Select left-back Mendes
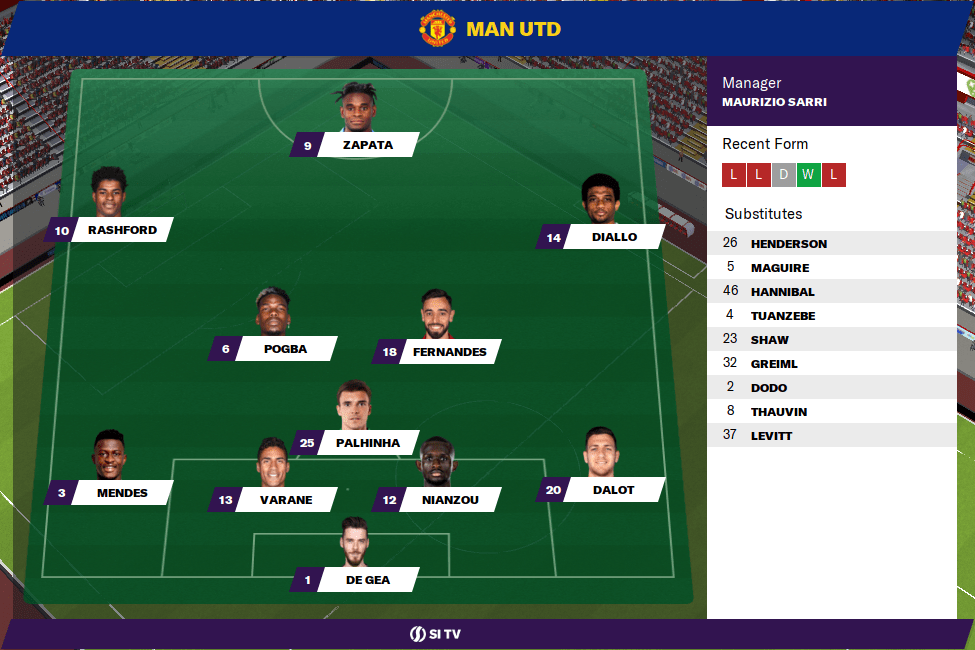The width and height of the screenshot is (975, 650). coord(122,493)
